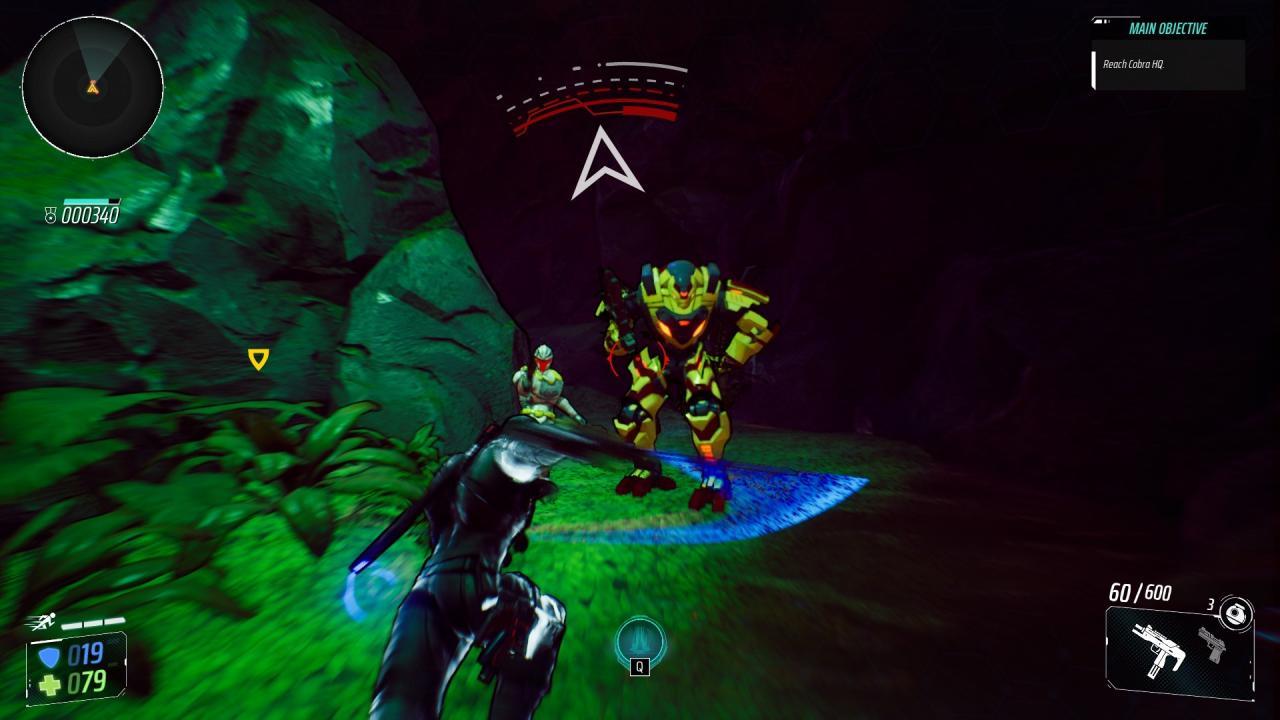
Task: Click the player marker inside the minimap
Action: click(x=92, y=89)
